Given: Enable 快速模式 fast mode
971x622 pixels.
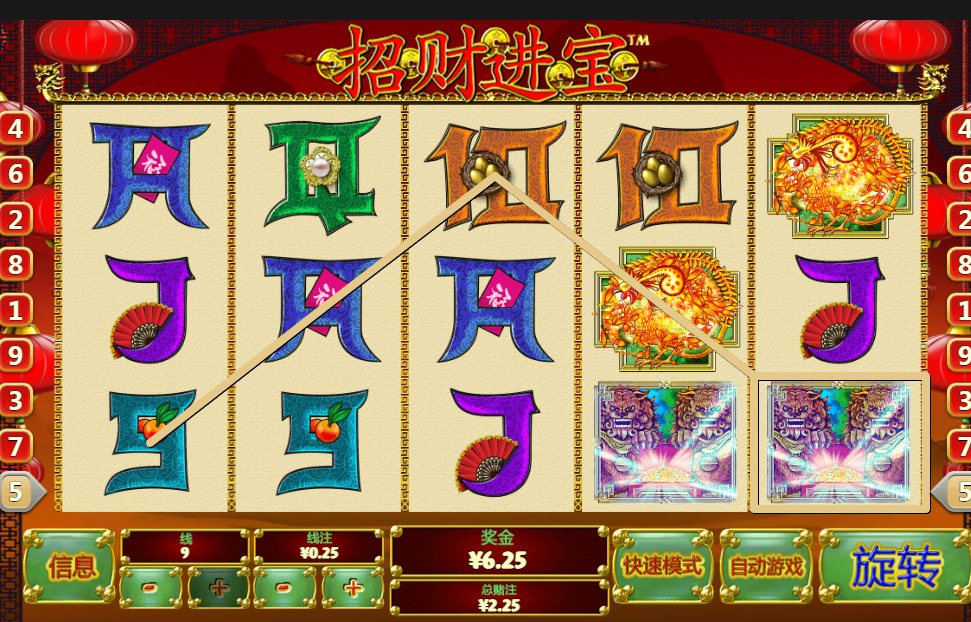Looking at the screenshot, I should [663, 567].
